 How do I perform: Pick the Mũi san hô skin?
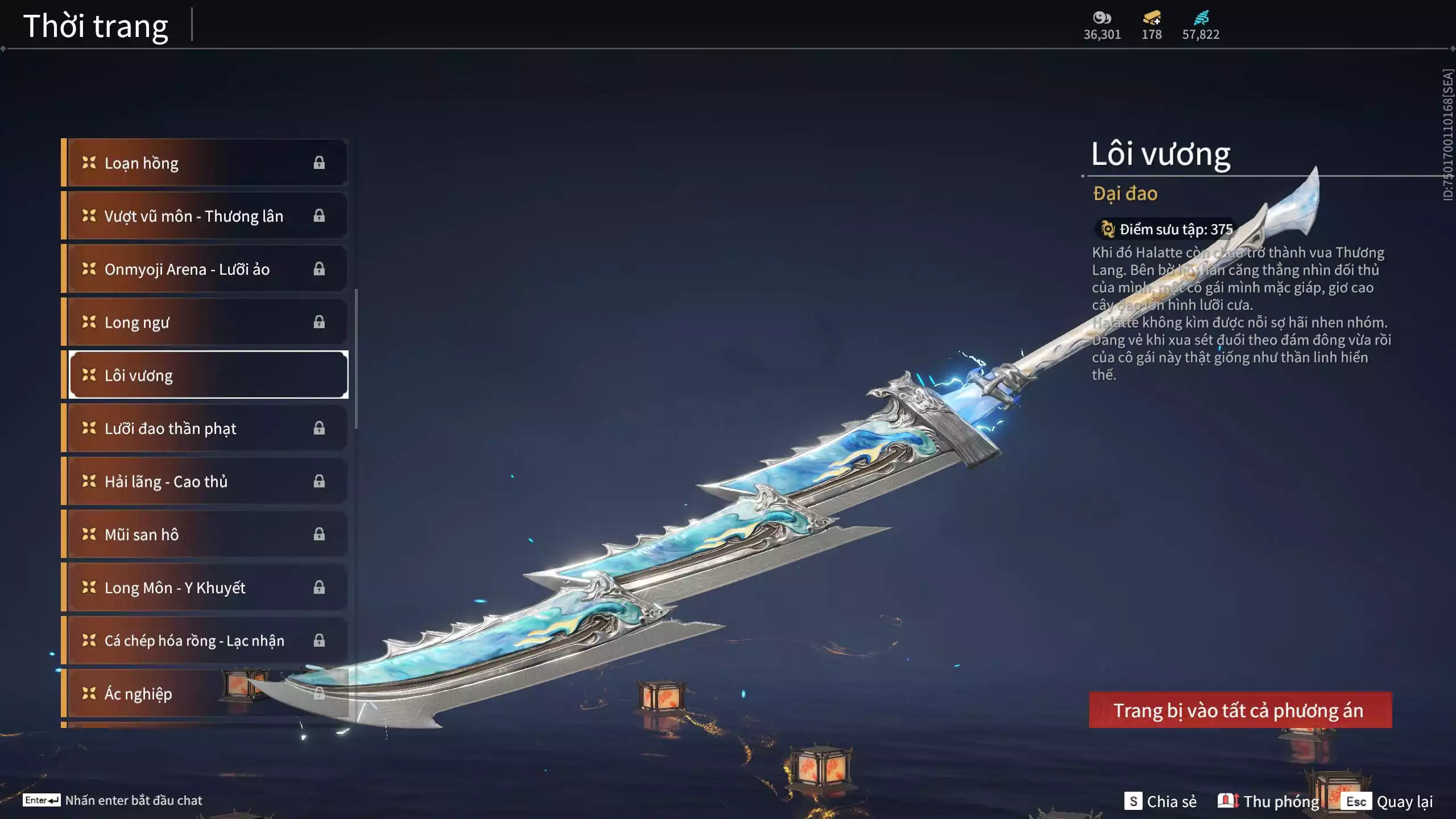[205, 534]
